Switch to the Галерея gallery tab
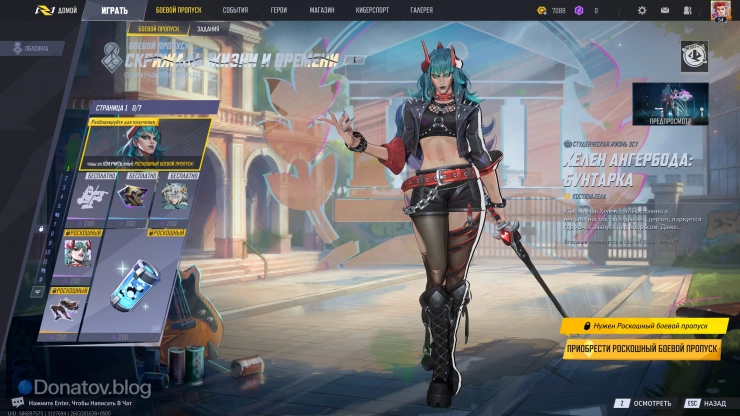Screen dimensions: 740x416 (422, 10)
